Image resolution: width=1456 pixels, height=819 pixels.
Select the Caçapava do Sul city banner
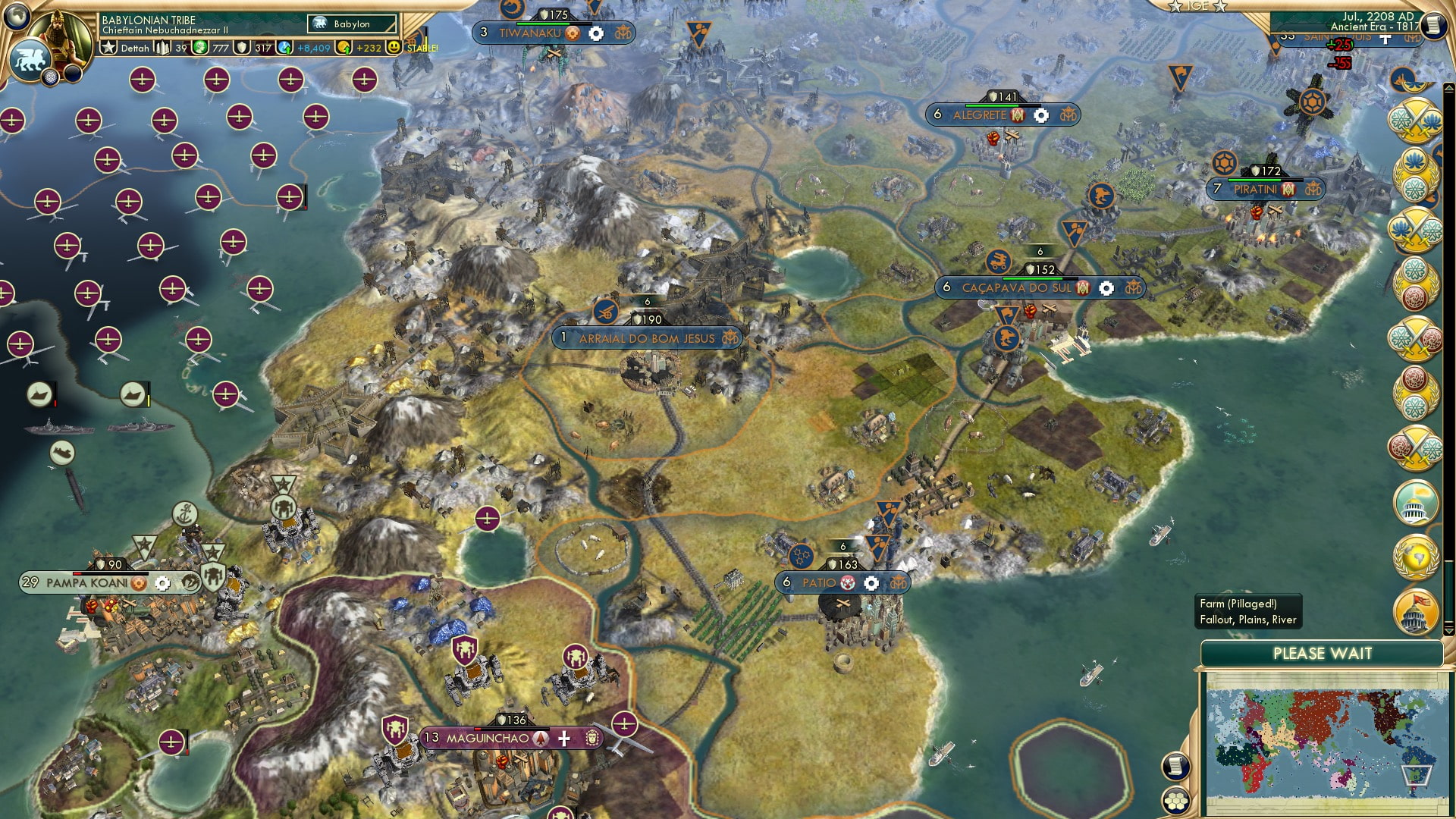pos(1016,288)
